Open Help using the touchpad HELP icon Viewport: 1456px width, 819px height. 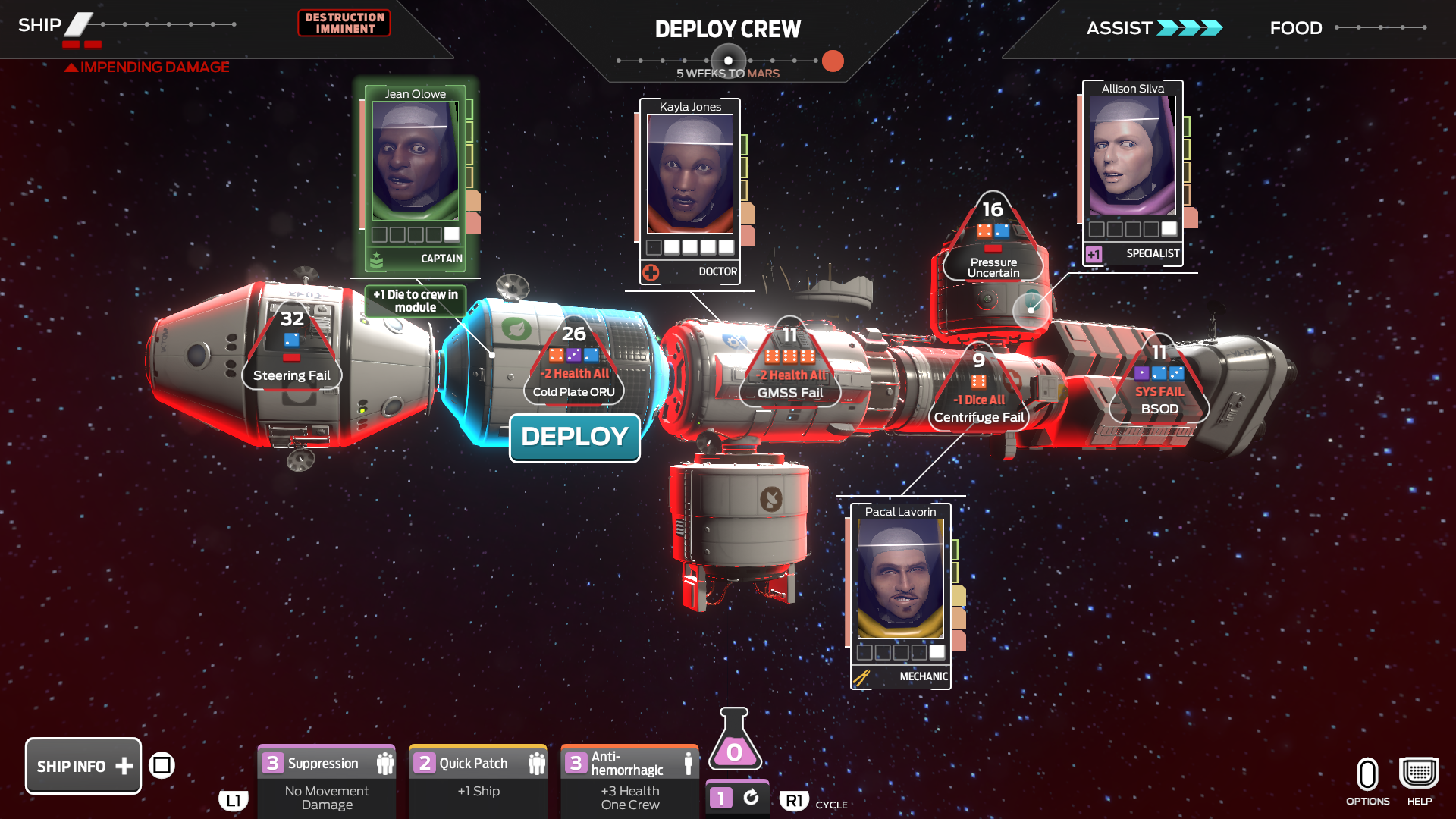1418,772
